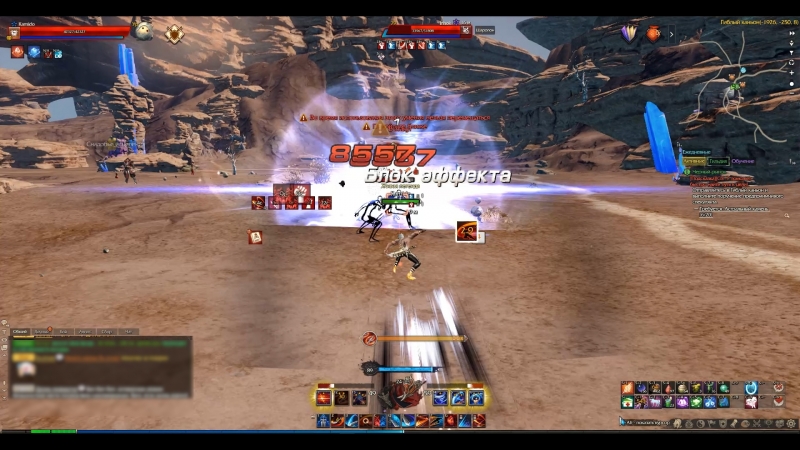The image size is (800, 450).
Task: Switch to the Активные quest tab
Action: click(694, 161)
